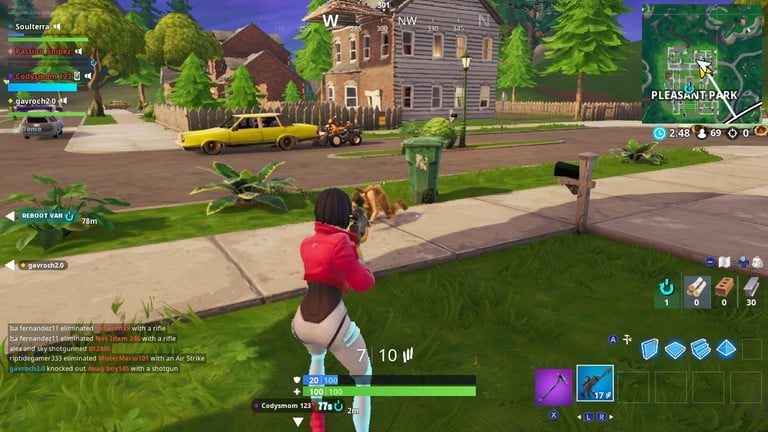This screenshot has width=768, height=432.
Task: Open the Pleasant Park minimap
Action: [x=702, y=62]
